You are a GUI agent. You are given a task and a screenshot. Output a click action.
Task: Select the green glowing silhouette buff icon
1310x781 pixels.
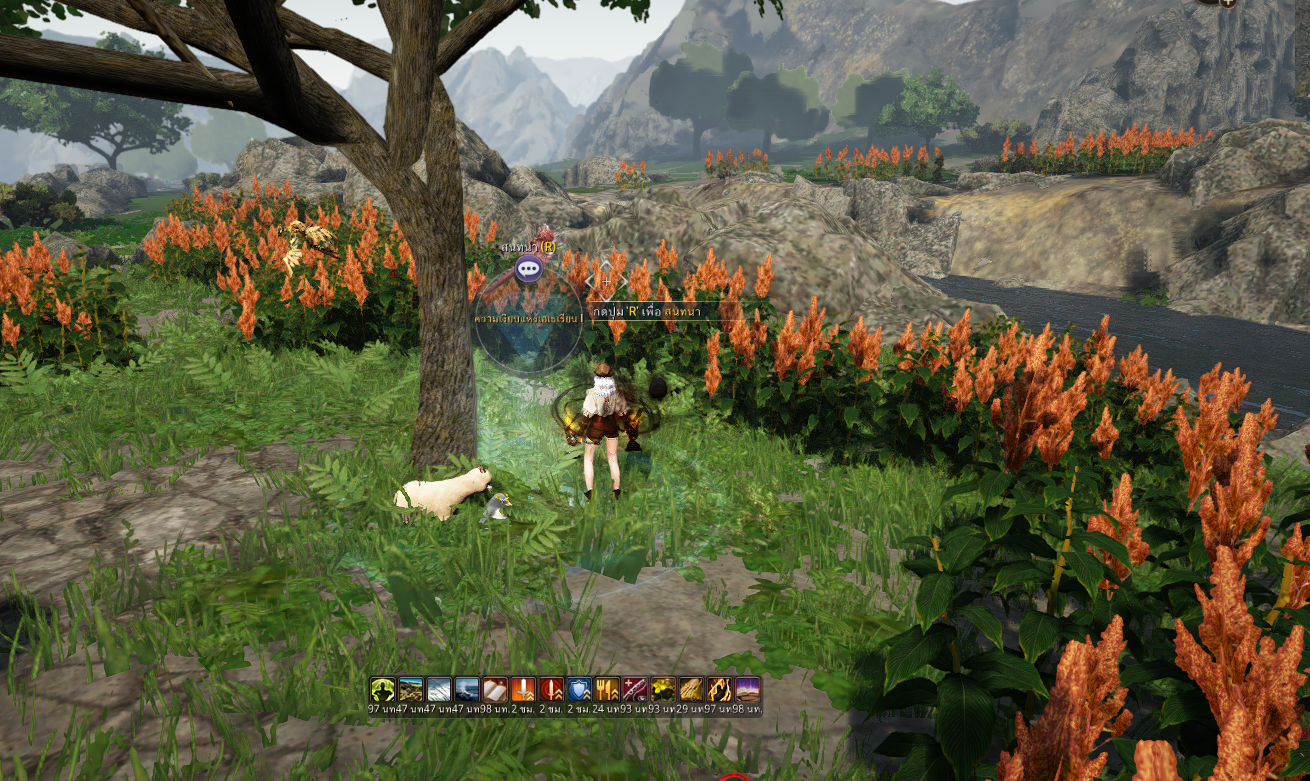(x=382, y=689)
